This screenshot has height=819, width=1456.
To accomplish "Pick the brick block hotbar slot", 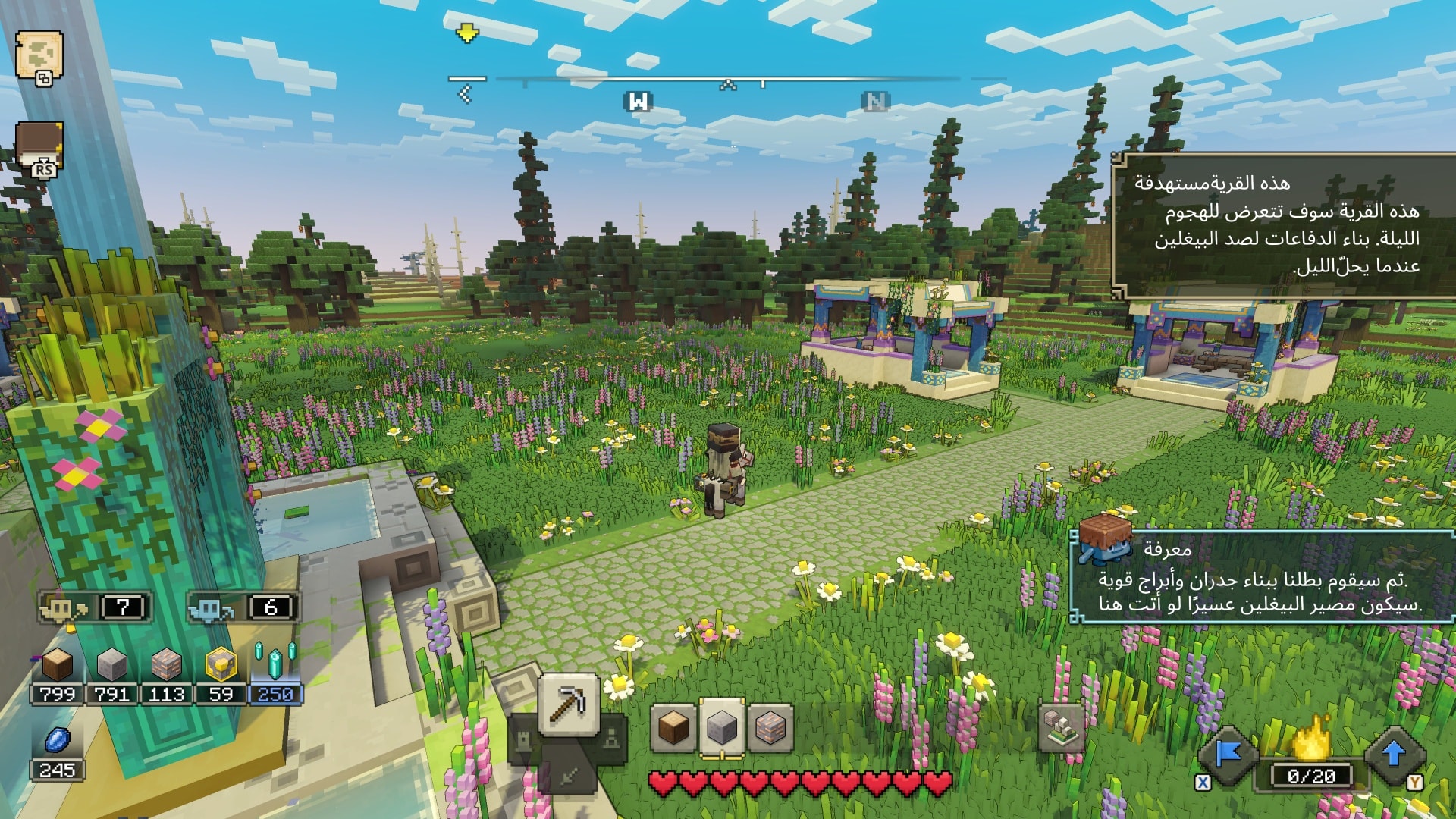I will point(770,727).
